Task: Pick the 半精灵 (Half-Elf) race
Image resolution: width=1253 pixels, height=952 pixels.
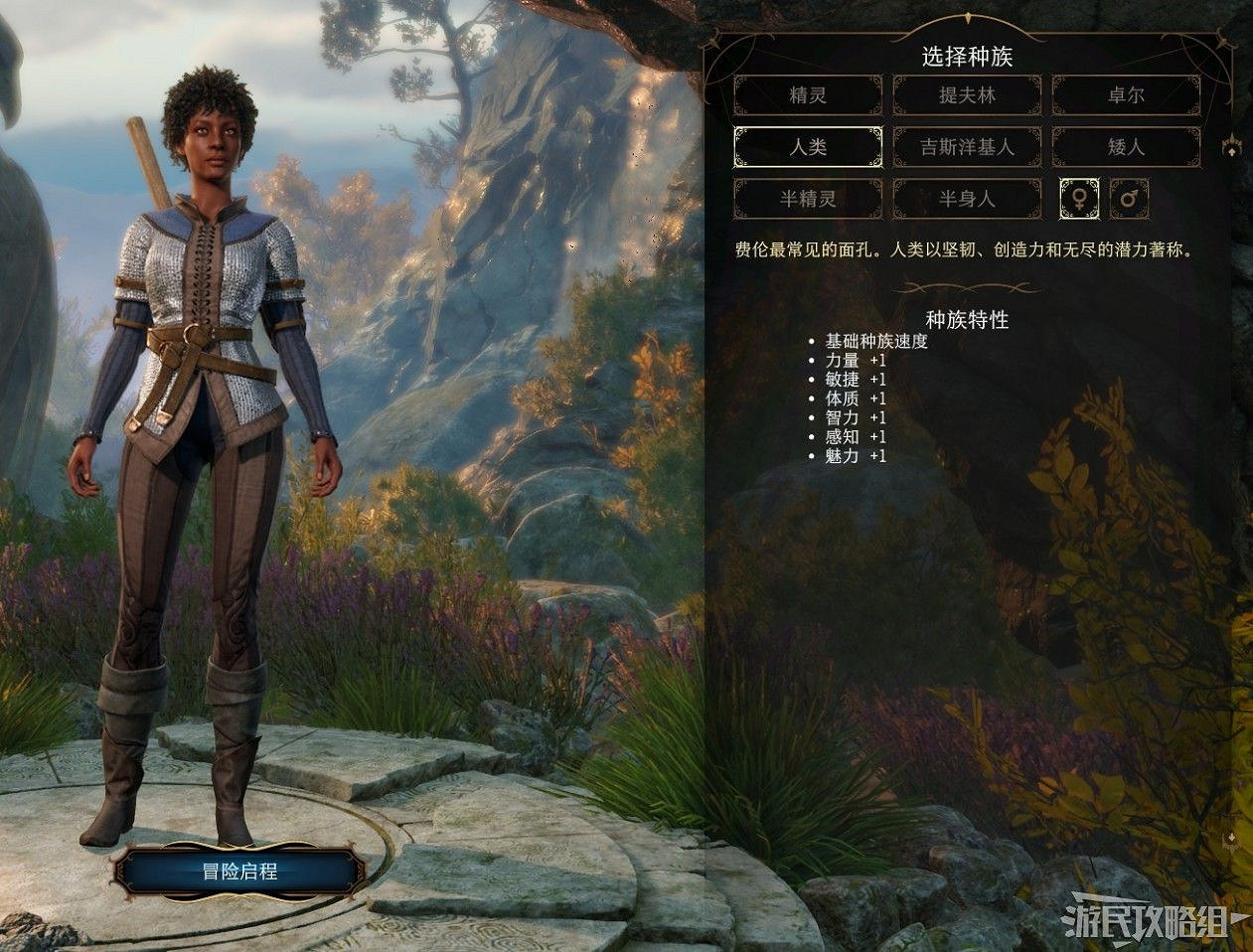Action: (808, 199)
